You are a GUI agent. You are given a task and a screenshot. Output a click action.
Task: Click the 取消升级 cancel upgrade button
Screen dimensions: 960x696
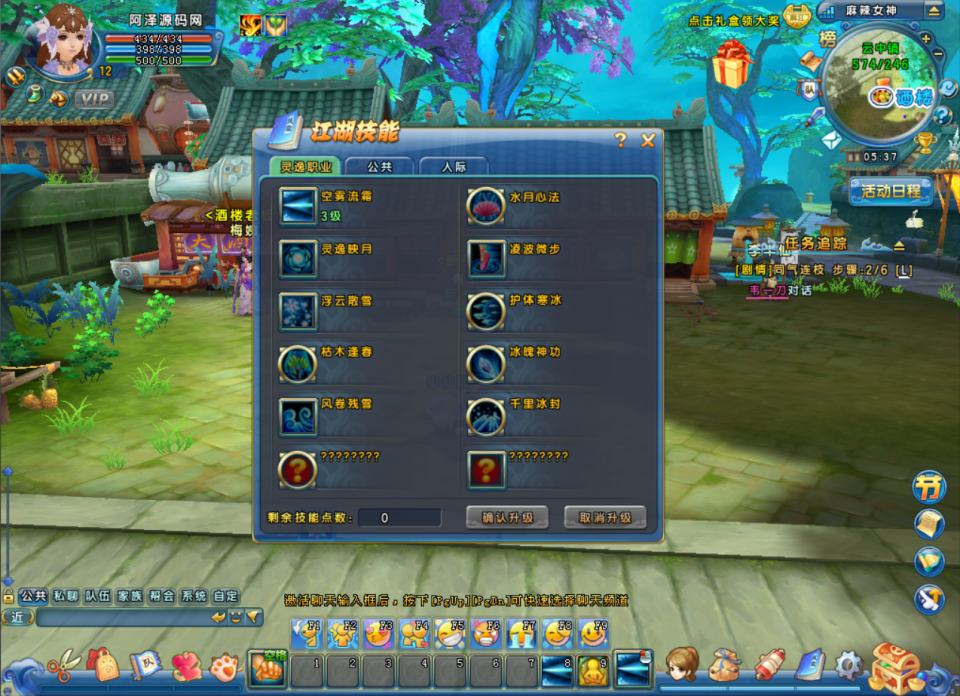tap(605, 517)
